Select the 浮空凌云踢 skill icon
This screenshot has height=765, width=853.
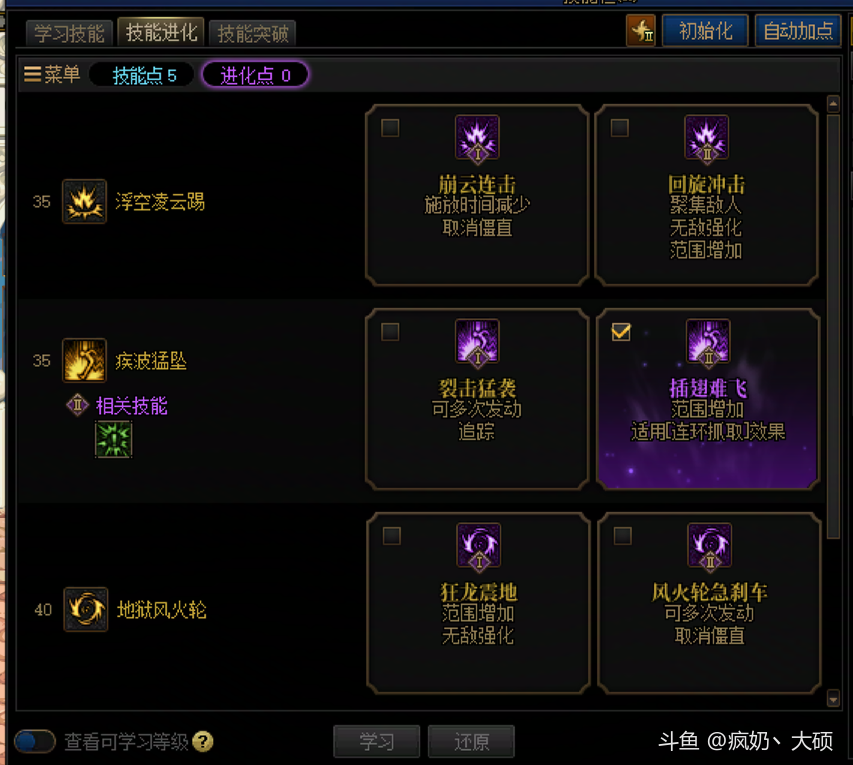[84, 202]
